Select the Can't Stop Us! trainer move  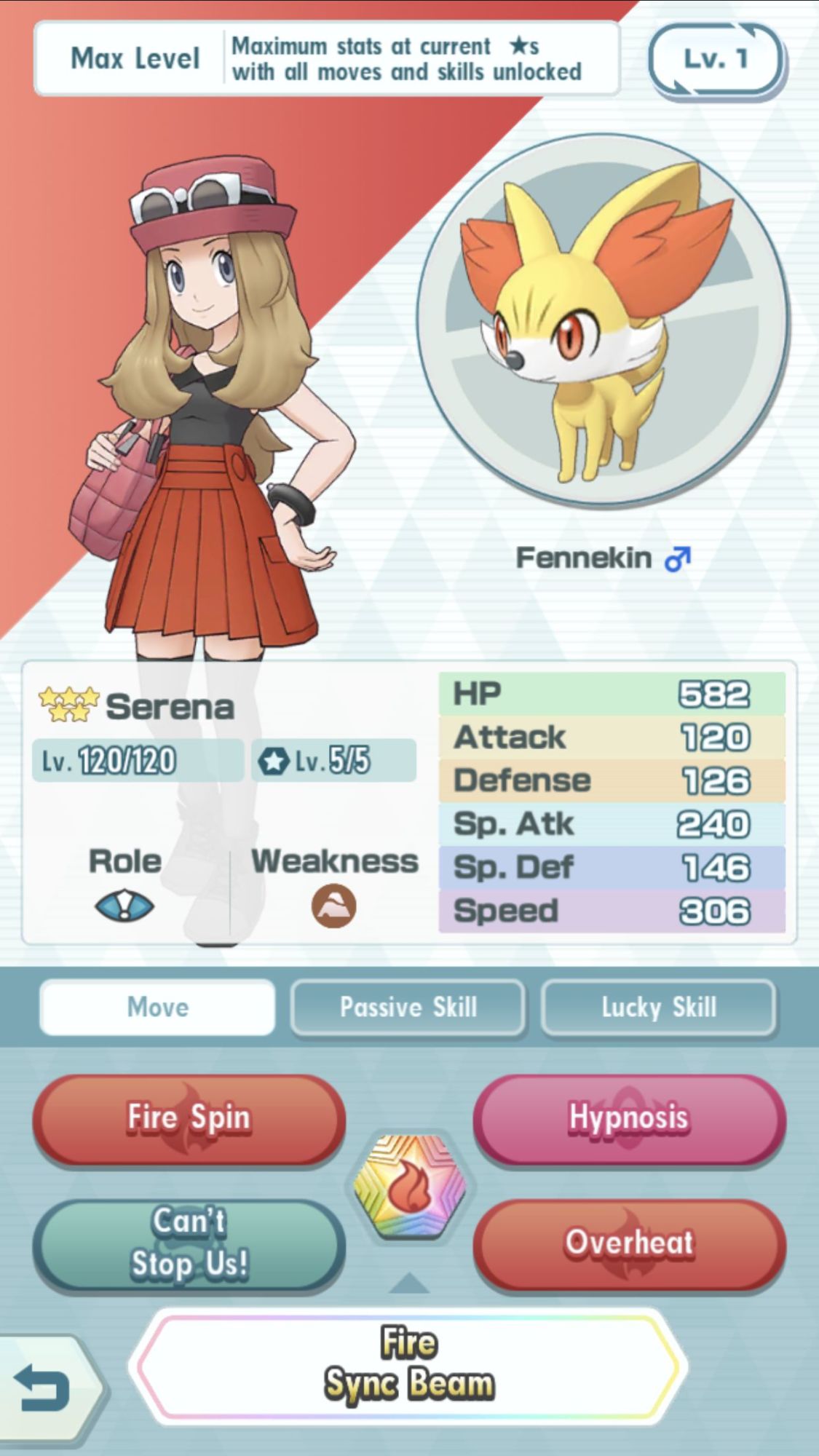coord(189,1243)
